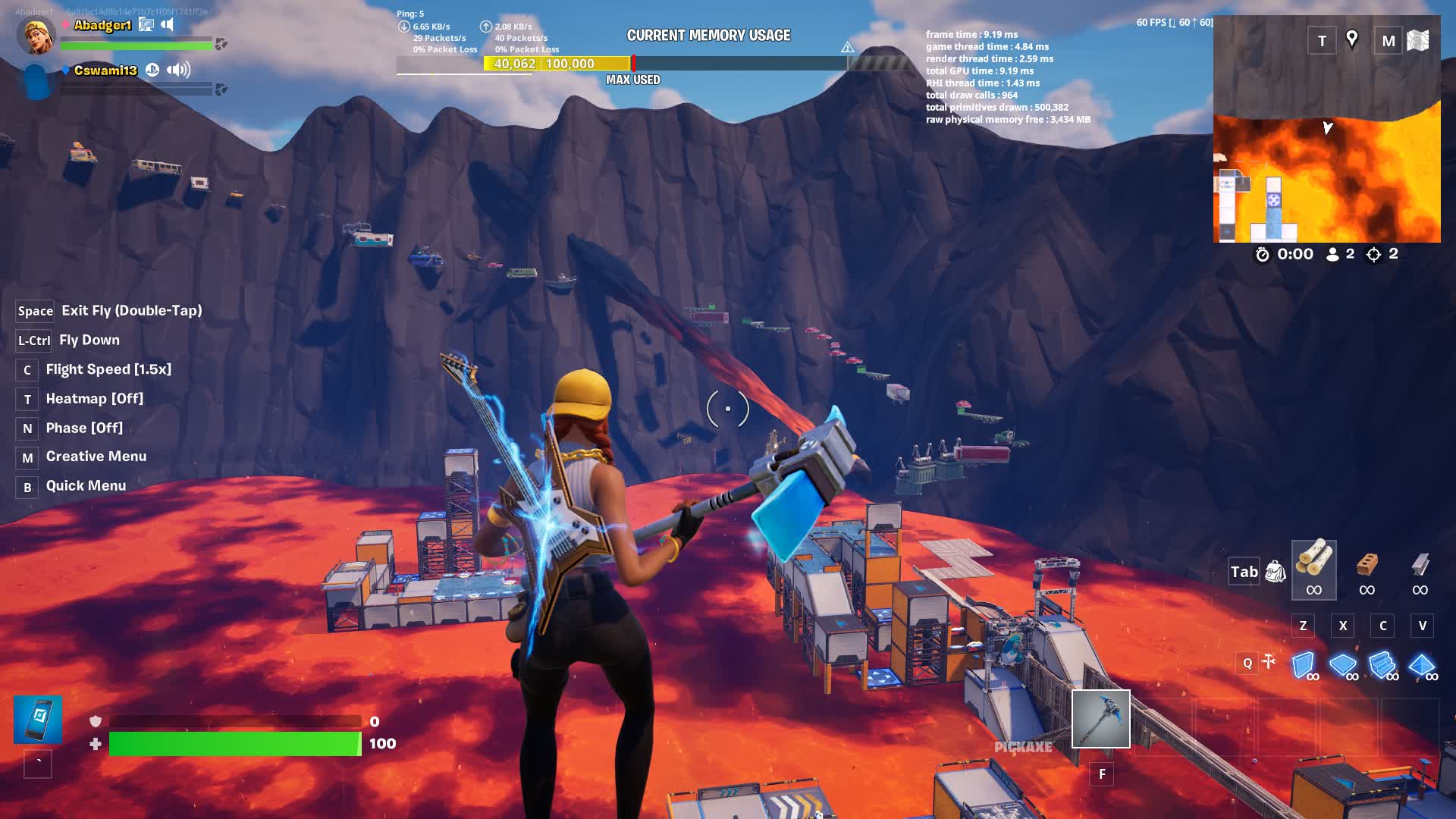Click the memory usage warning triangle
The image size is (1456, 819).
847,48
